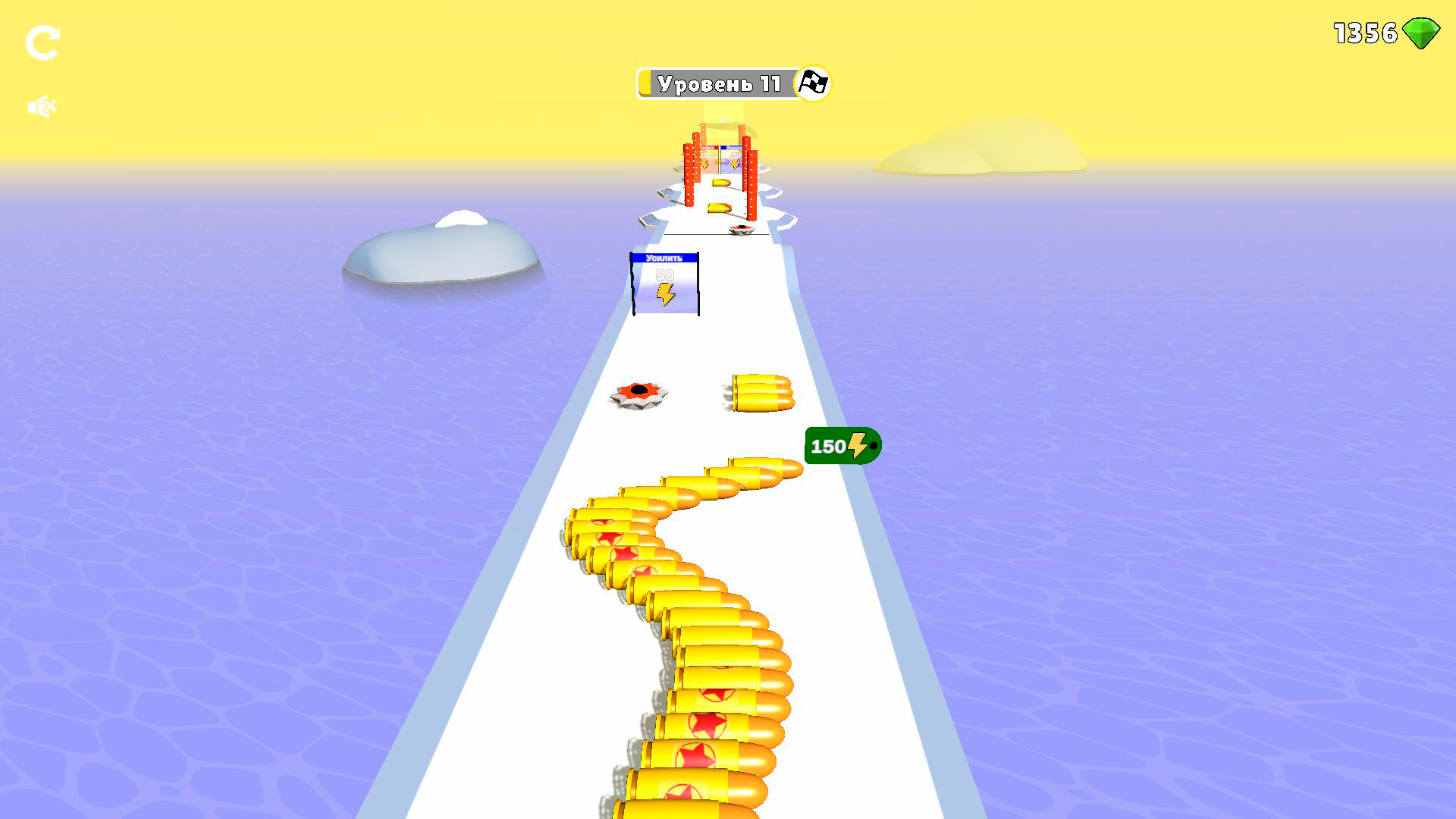Viewport: 1456px width, 819px height.
Task: Tap the spinning saw blade obstacle
Action: click(x=637, y=394)
